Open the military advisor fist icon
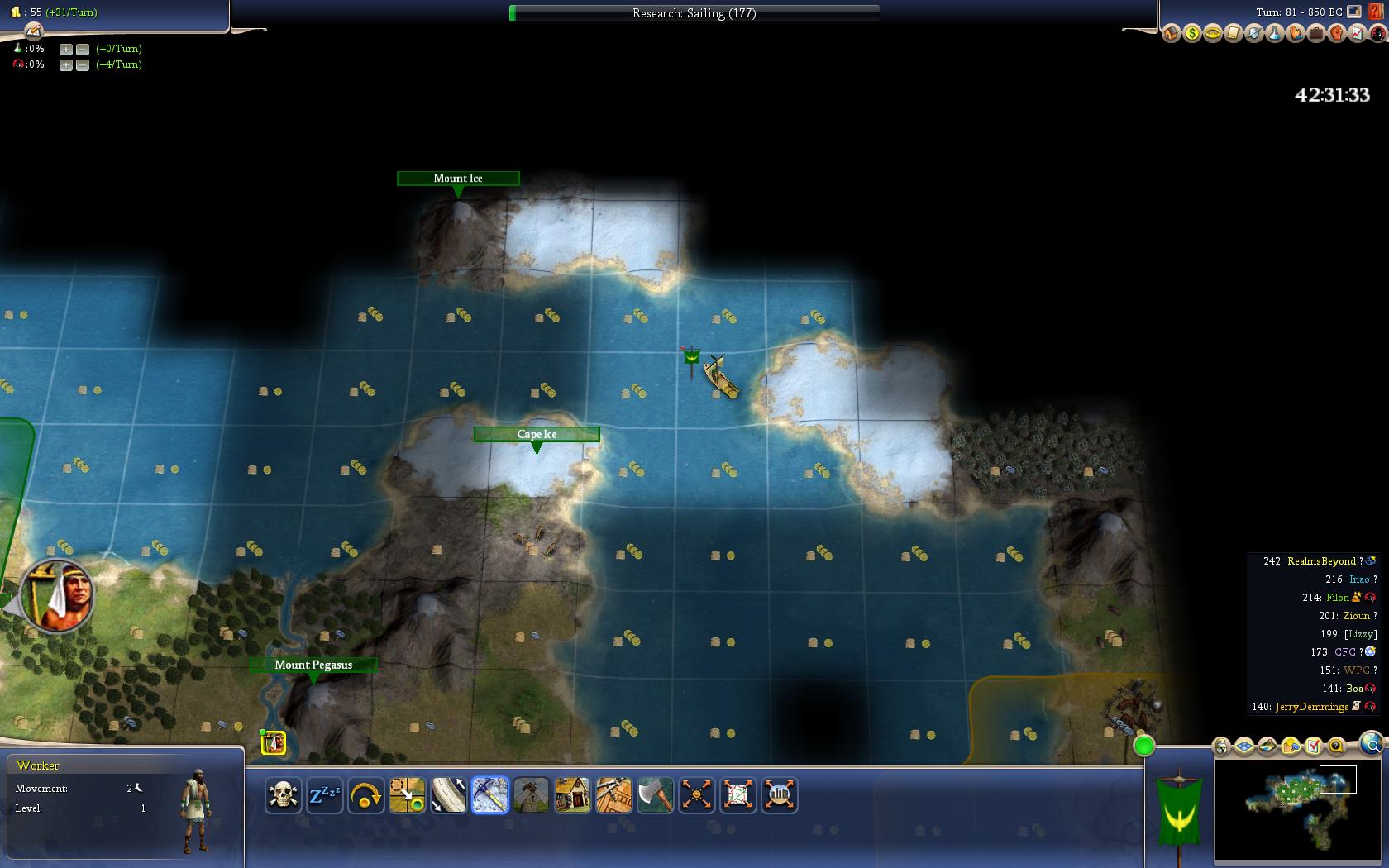This screenshot has width=1389, height=868. [1336, 34]
